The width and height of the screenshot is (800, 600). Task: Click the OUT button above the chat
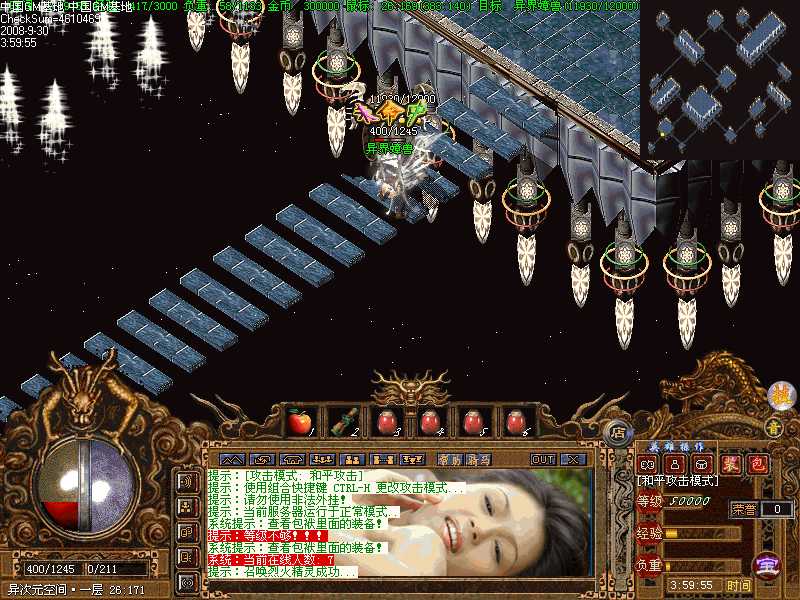[x=543, y=459]
